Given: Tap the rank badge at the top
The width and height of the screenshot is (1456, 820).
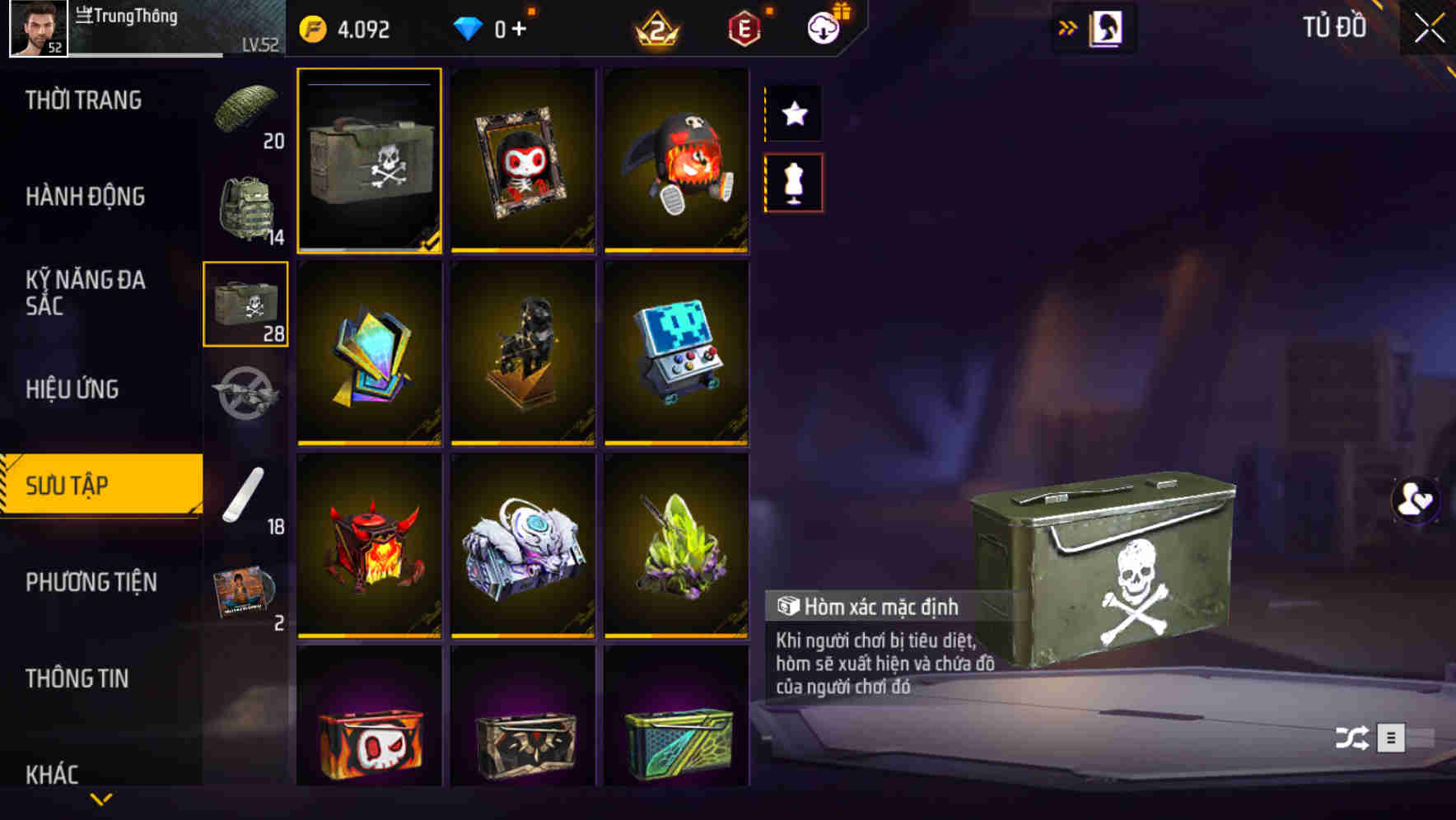Looking at the screenshot, I should [655, 28].
